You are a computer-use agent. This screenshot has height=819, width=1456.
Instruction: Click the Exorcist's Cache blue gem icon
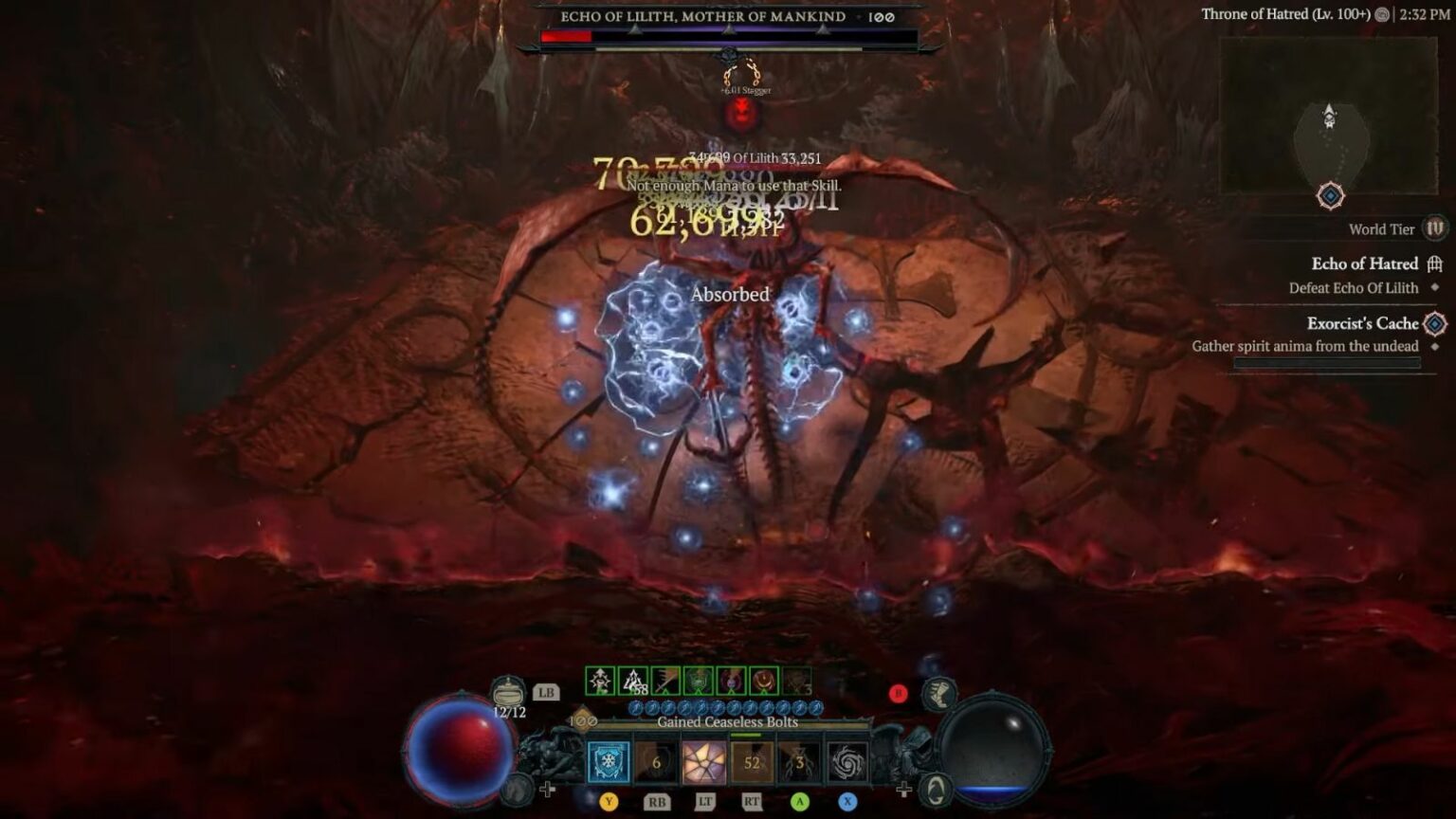[x=1432, y=324]
